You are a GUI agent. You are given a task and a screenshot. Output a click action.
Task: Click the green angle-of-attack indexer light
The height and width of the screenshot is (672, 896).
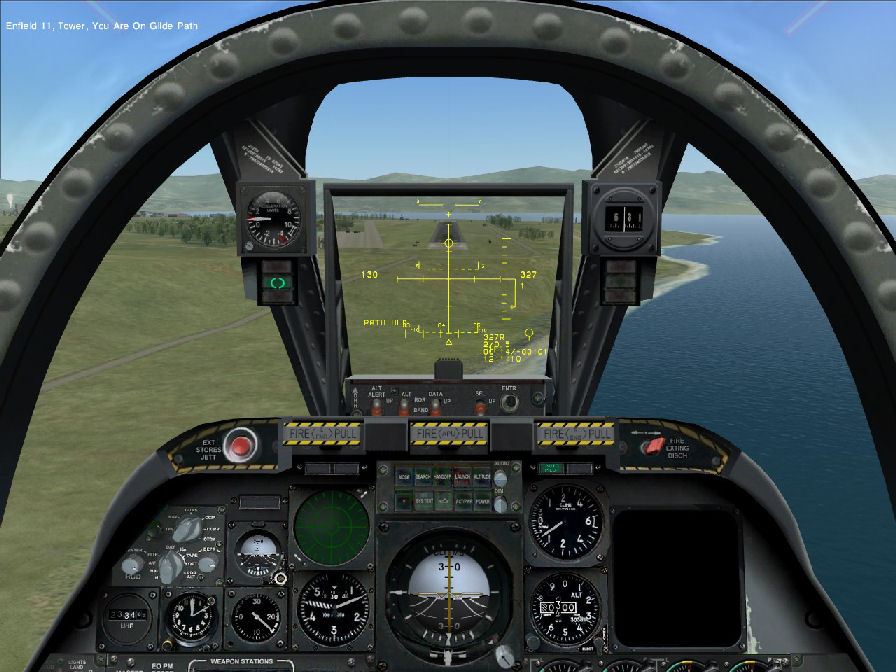[x=276, y=285]
